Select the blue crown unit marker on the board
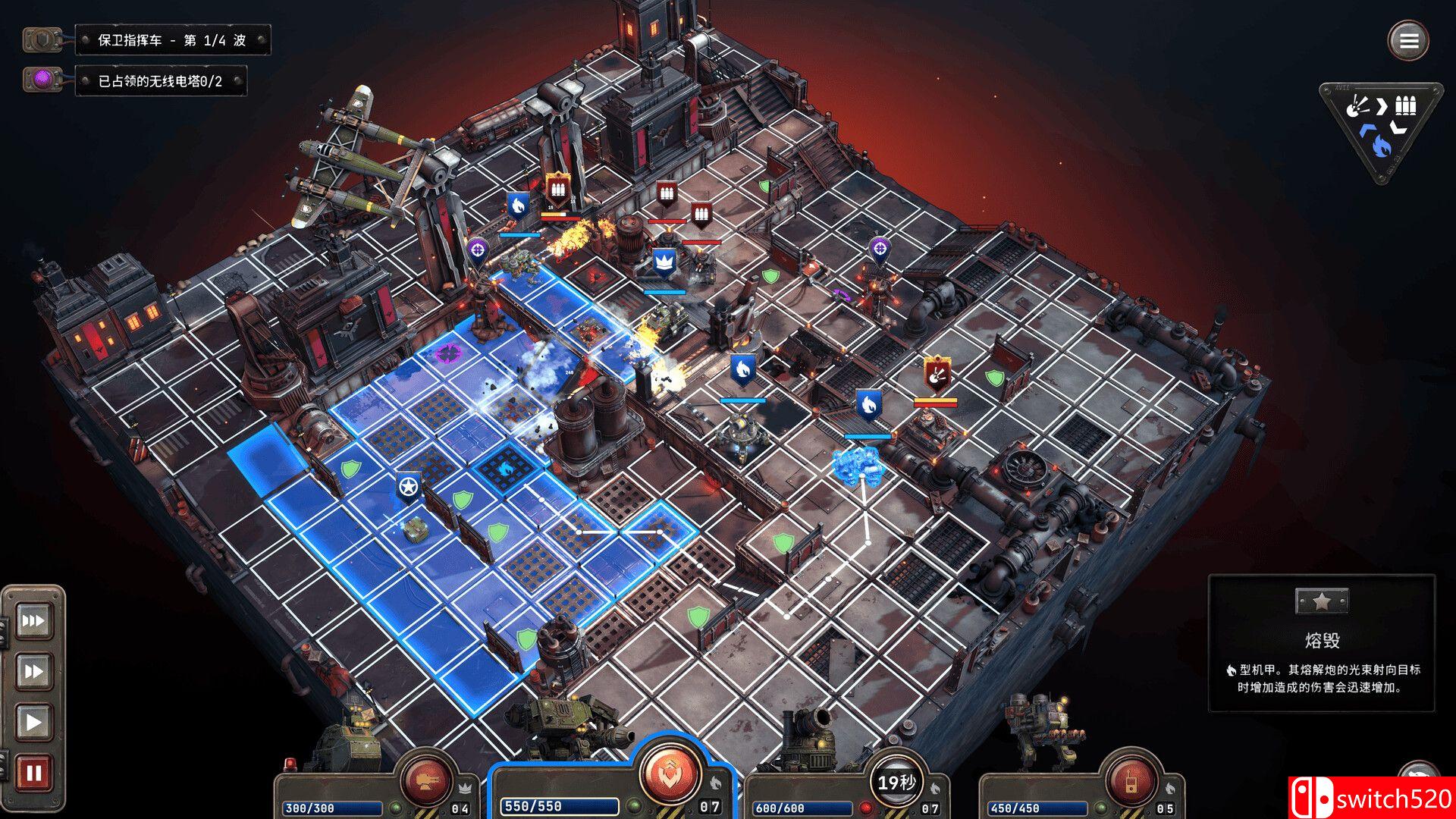 [x=664, y=262]
